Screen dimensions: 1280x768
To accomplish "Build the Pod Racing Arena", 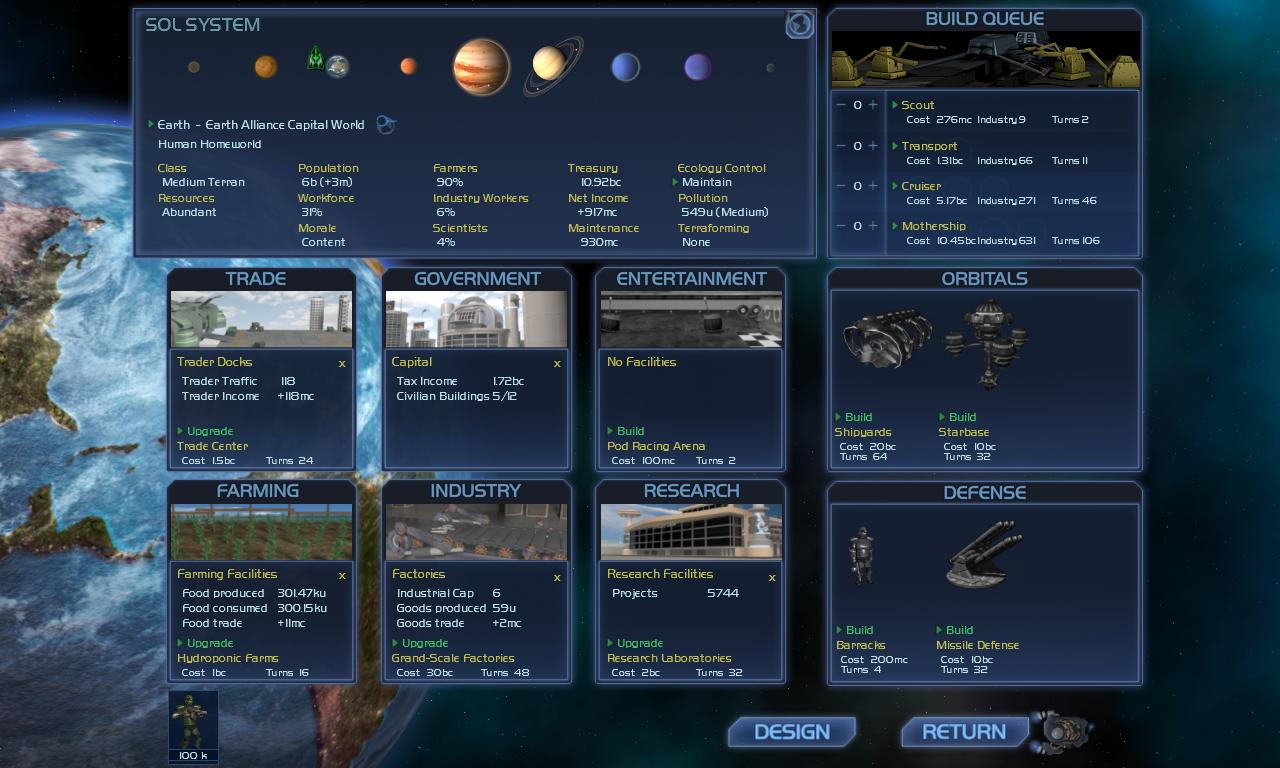I will (x=630, y=431).
